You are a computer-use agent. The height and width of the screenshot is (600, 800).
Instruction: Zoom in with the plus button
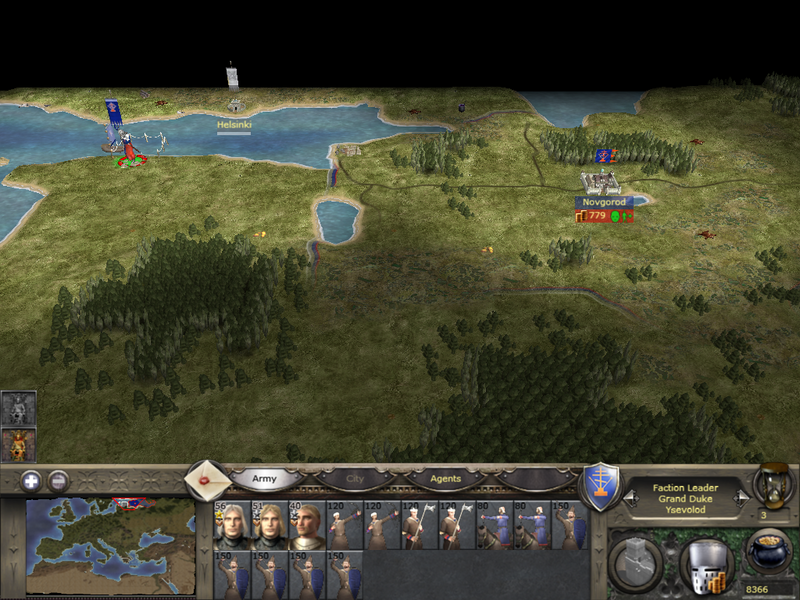click(31, 480)
